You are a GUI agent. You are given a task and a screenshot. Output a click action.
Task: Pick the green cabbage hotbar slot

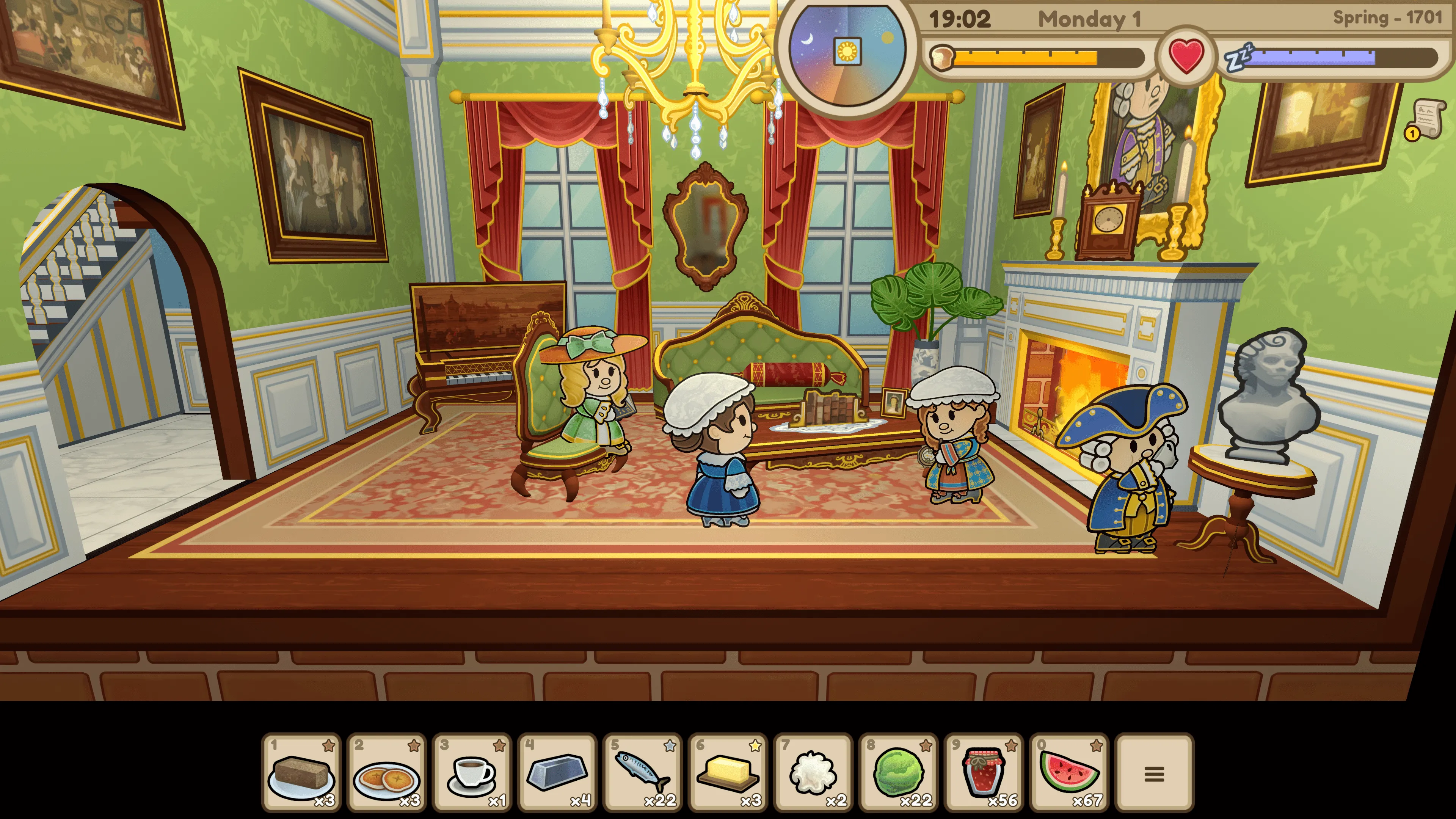coord(899,772)
